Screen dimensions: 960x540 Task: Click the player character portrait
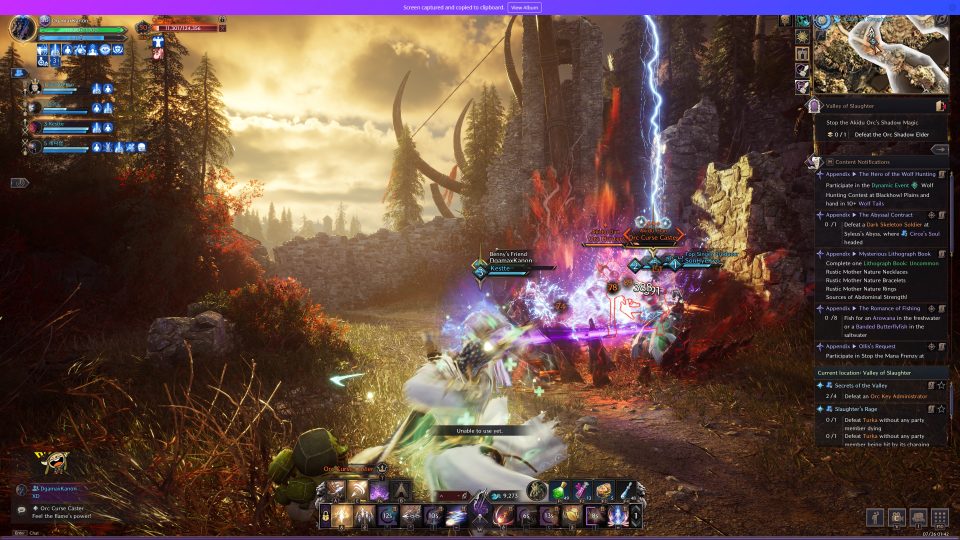pyautogui.click(x=22, y=28)
